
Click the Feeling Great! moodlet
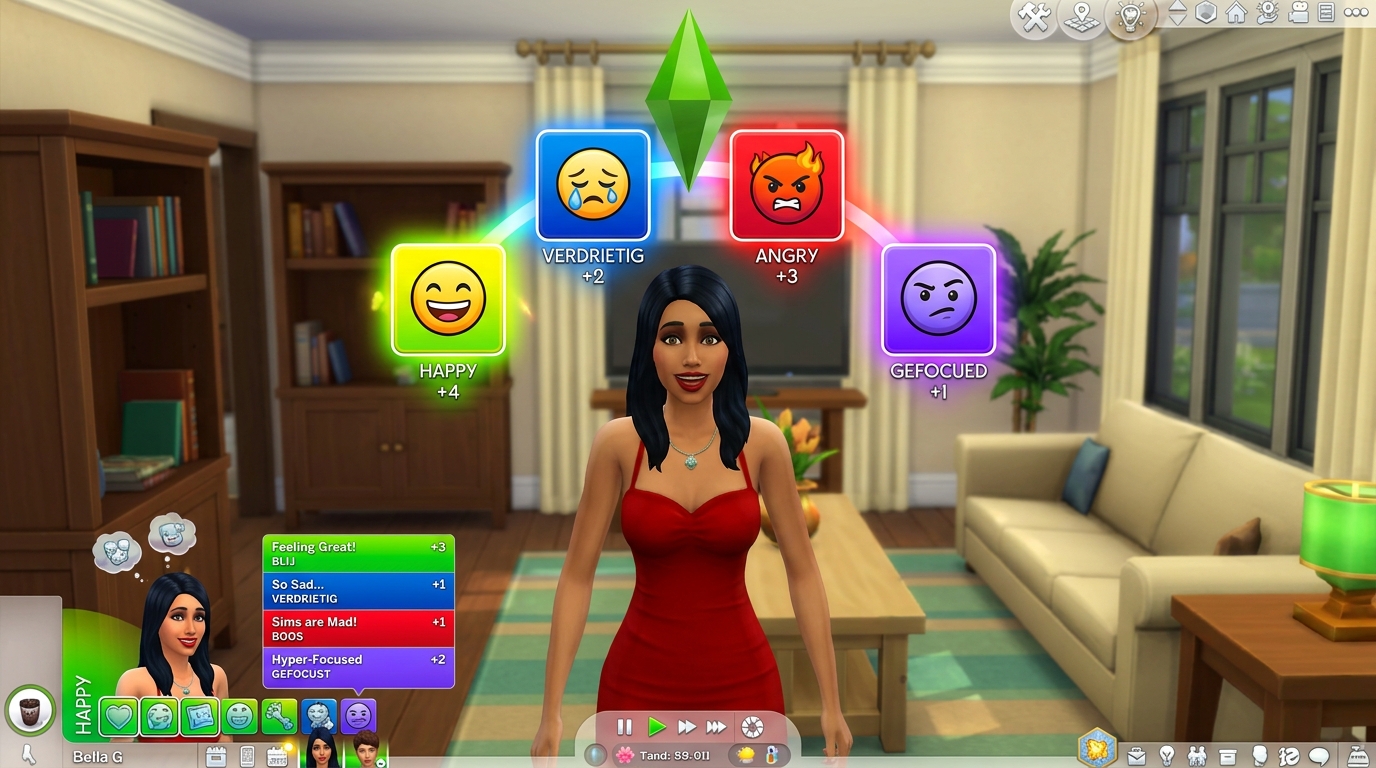[358, 552]
